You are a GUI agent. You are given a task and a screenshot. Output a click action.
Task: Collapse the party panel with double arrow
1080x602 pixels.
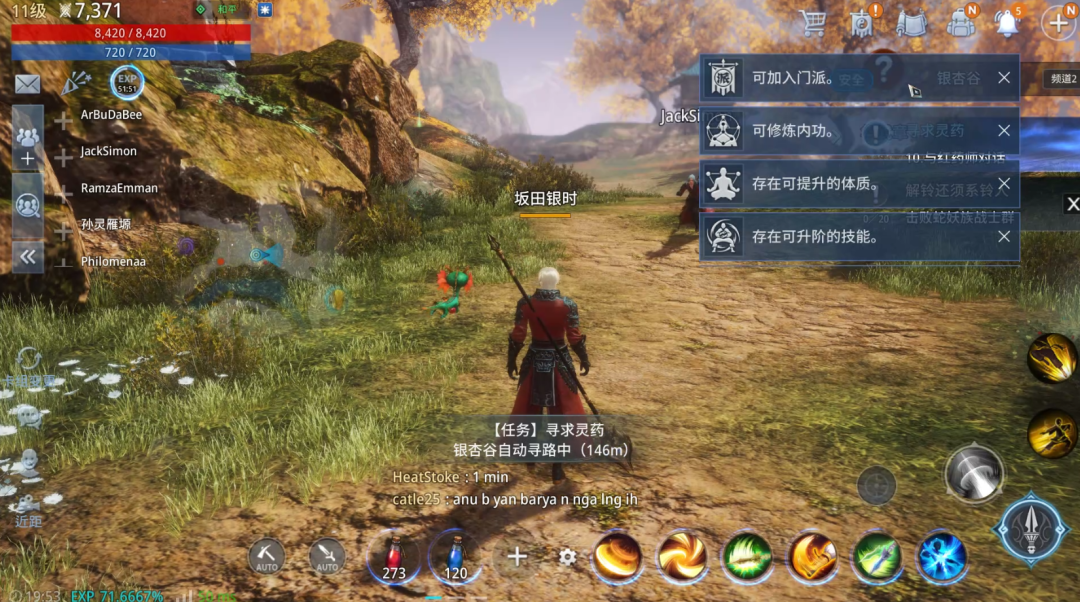click(27, 257)
